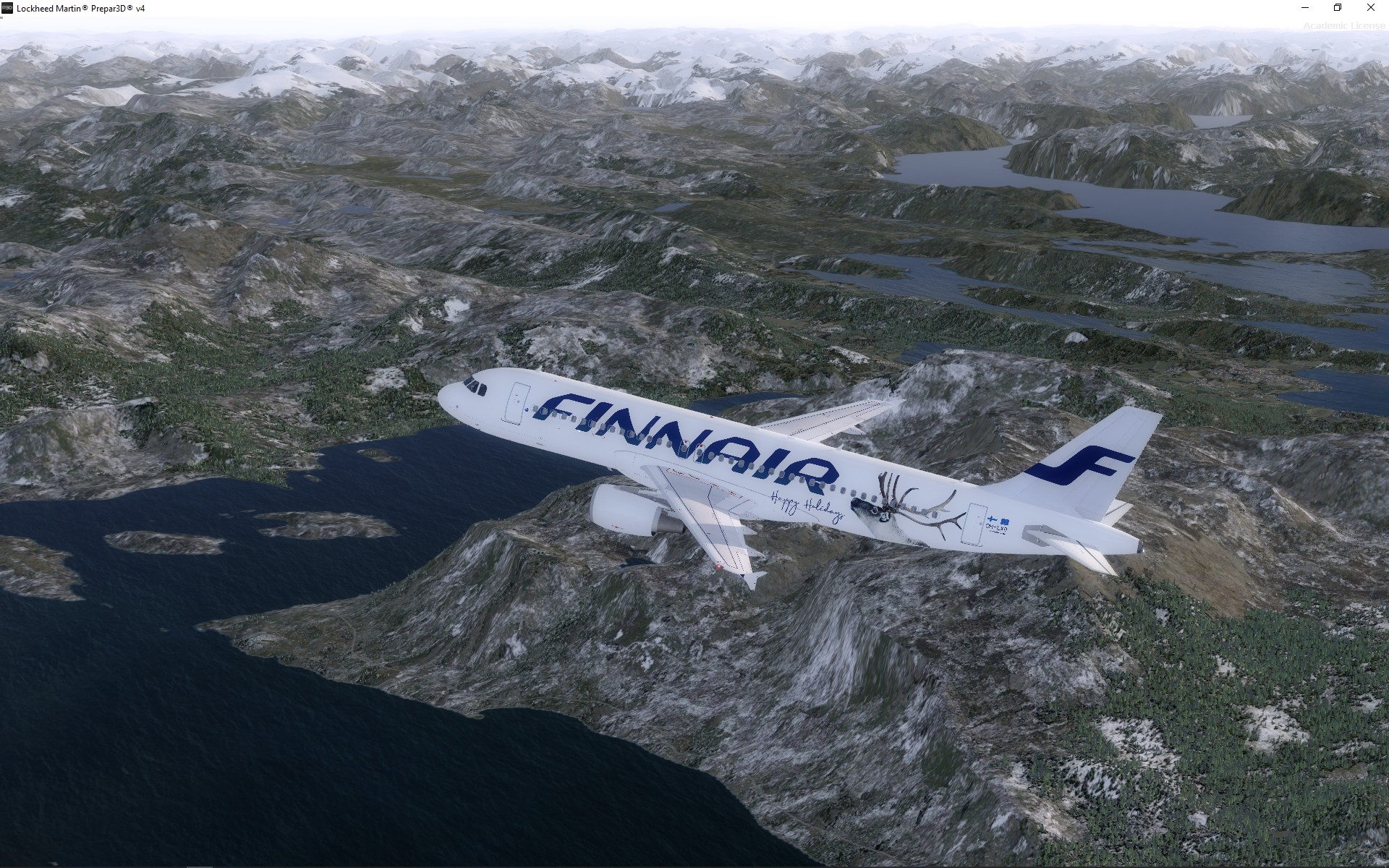1389x868 pixels.
Task: Restore down the Prepar3D window
Action: point(1338,8)
